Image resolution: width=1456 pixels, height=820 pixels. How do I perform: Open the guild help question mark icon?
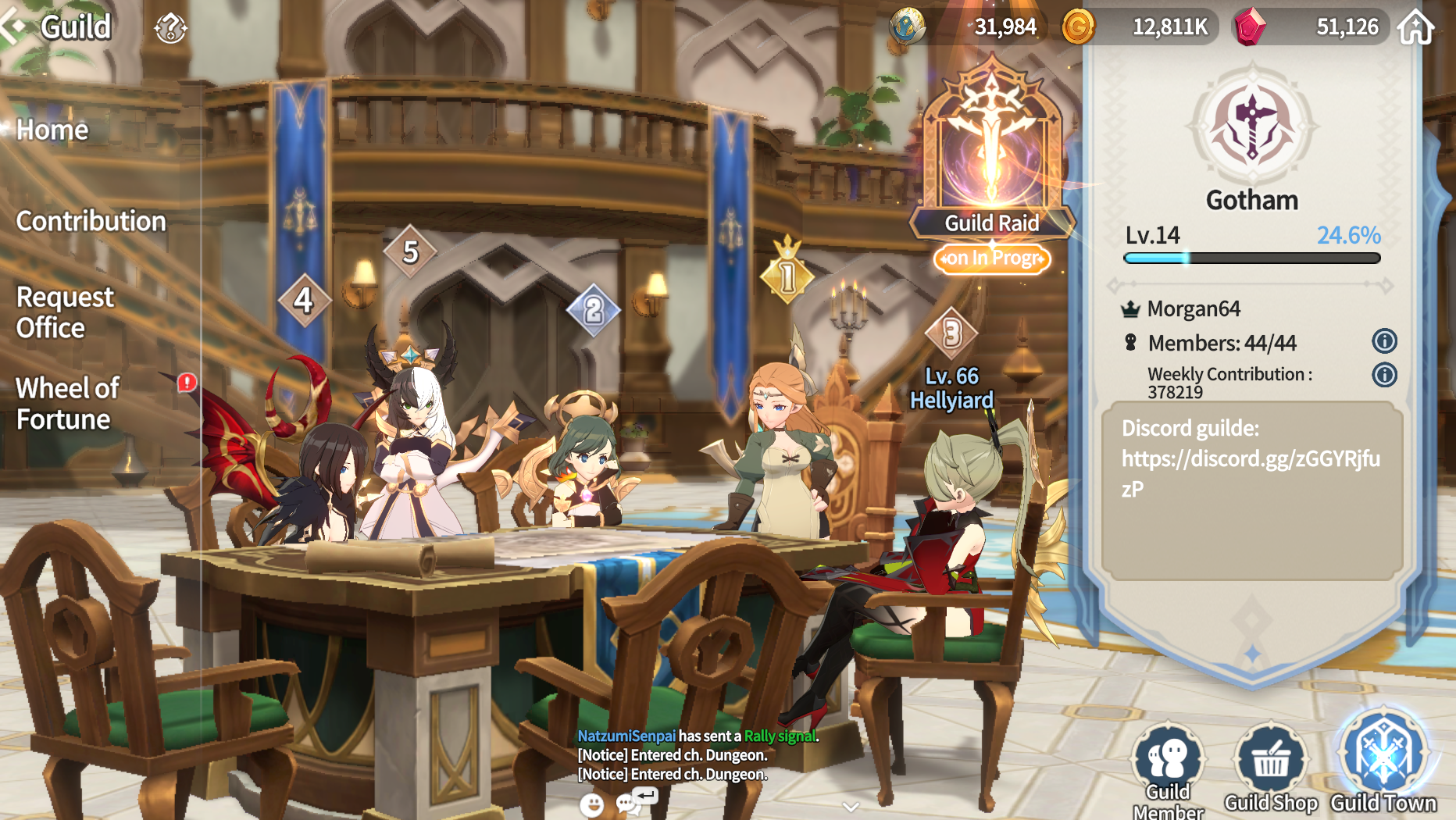tap(170, 29)
